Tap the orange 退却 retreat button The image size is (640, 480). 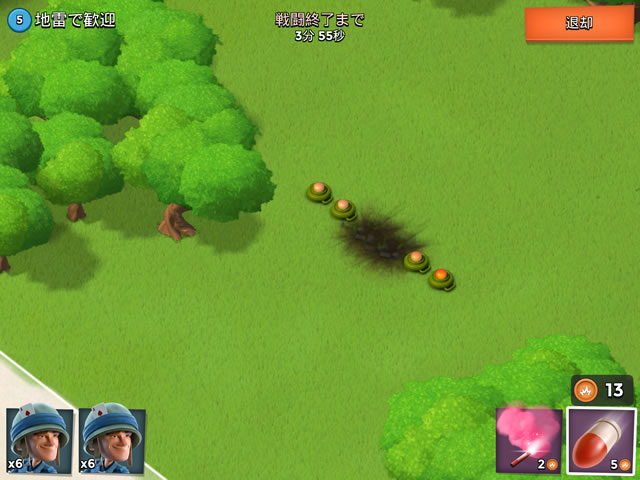[x=579, y=23]
